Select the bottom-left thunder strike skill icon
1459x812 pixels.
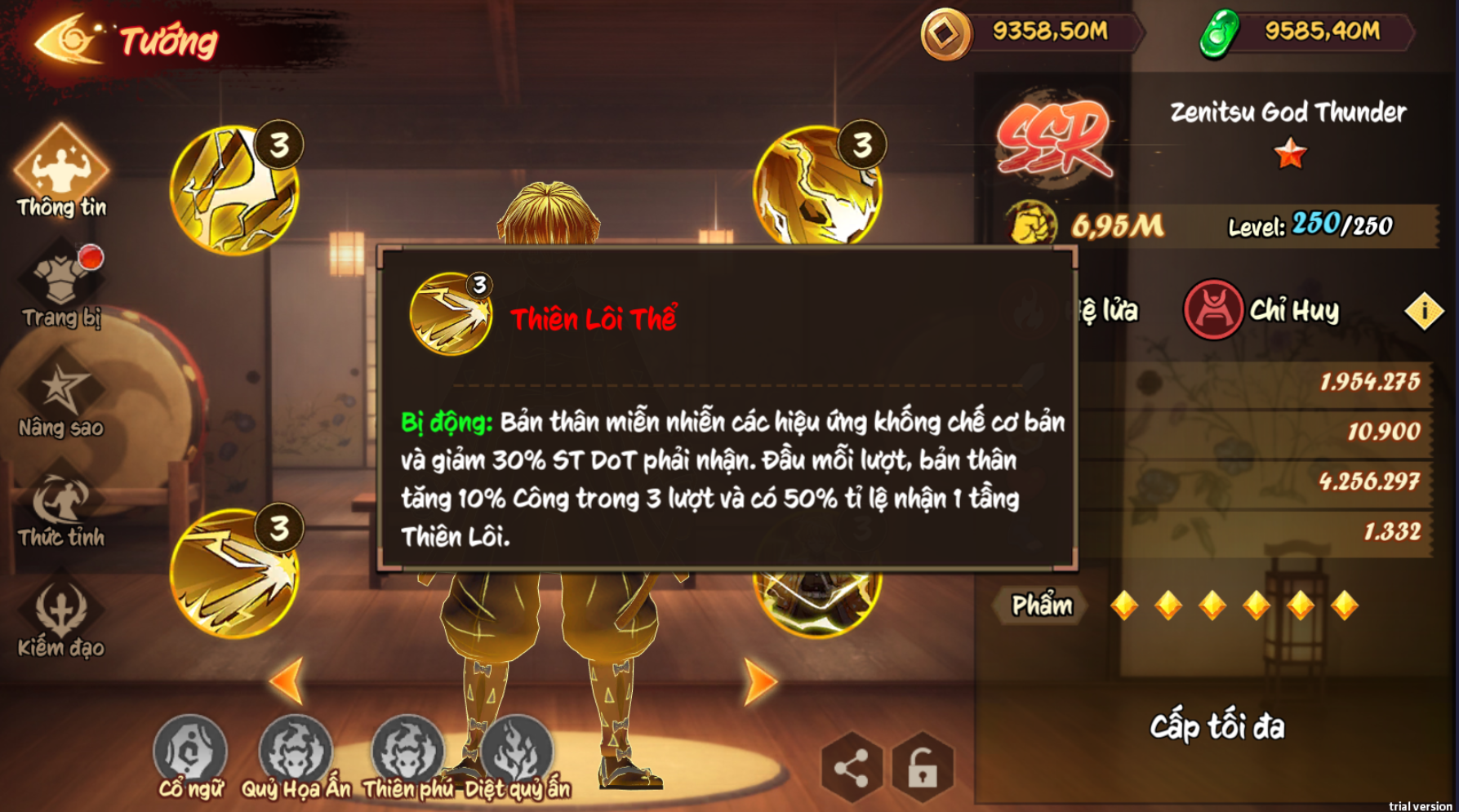click(x=234, y=573)
